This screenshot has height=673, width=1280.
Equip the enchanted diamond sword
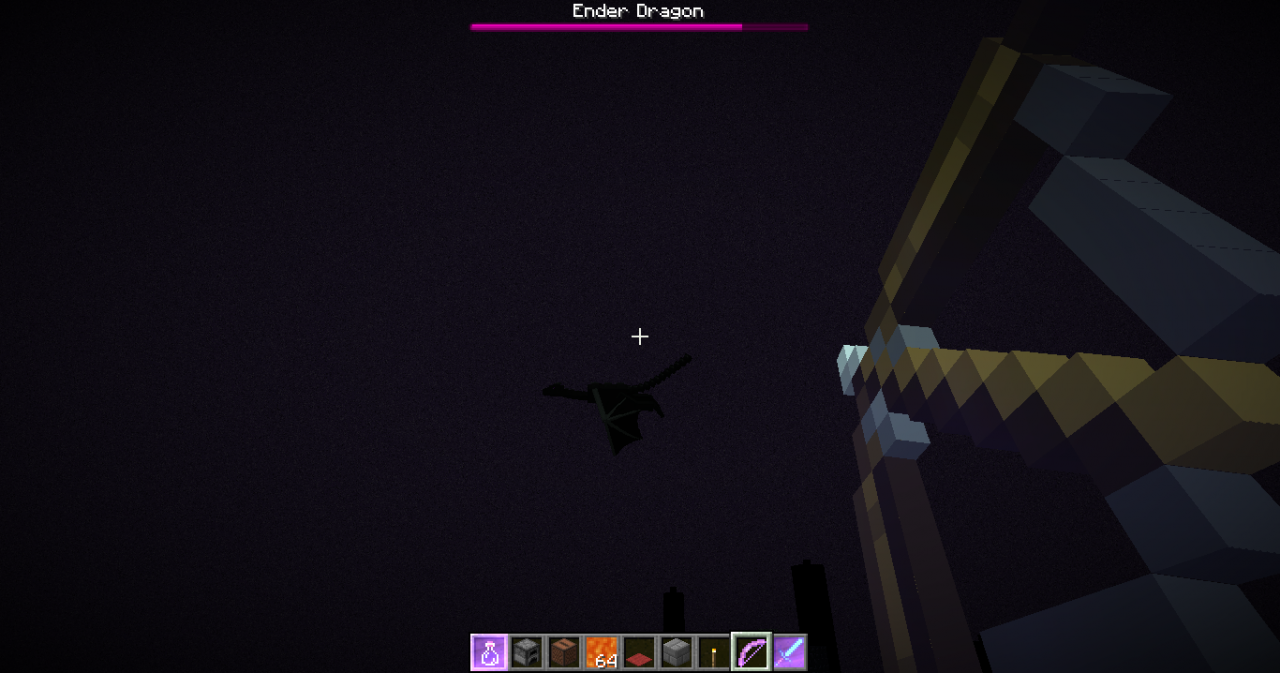coord(789,653)
